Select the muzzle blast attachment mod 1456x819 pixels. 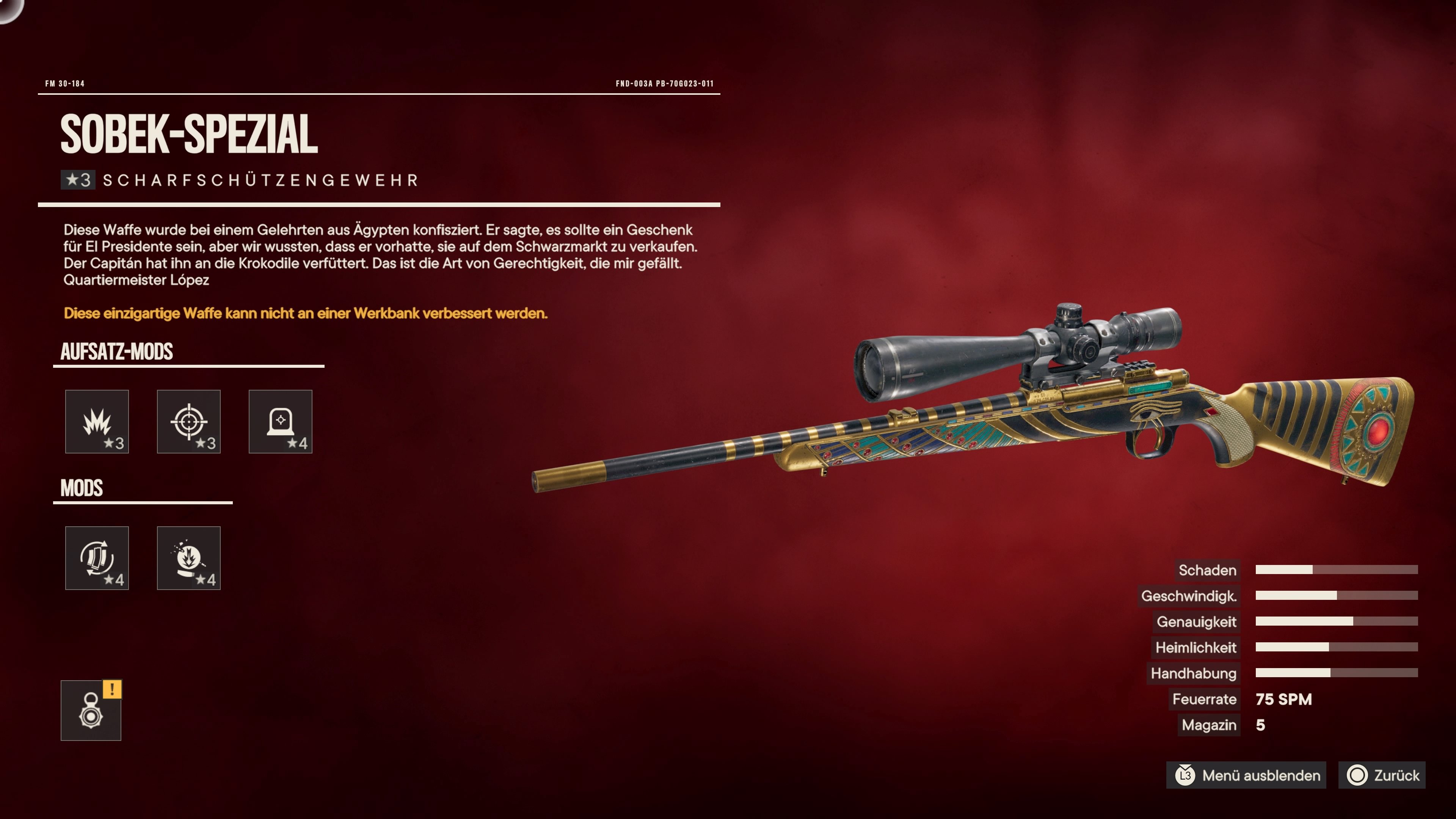(x=97, y=421)
